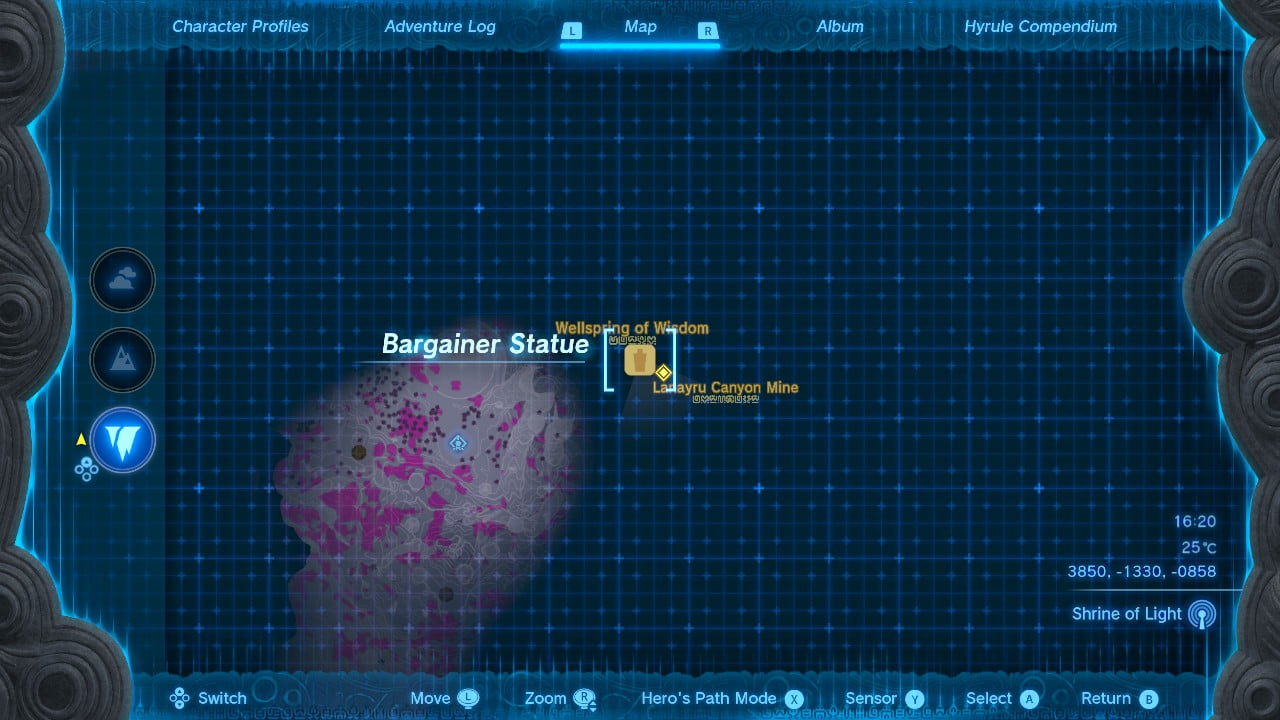Image resolution: width=1280 pixels, height=720 pixels.
Task: Click the Switch floor-selector icon
Action: (x=179, y=697)
